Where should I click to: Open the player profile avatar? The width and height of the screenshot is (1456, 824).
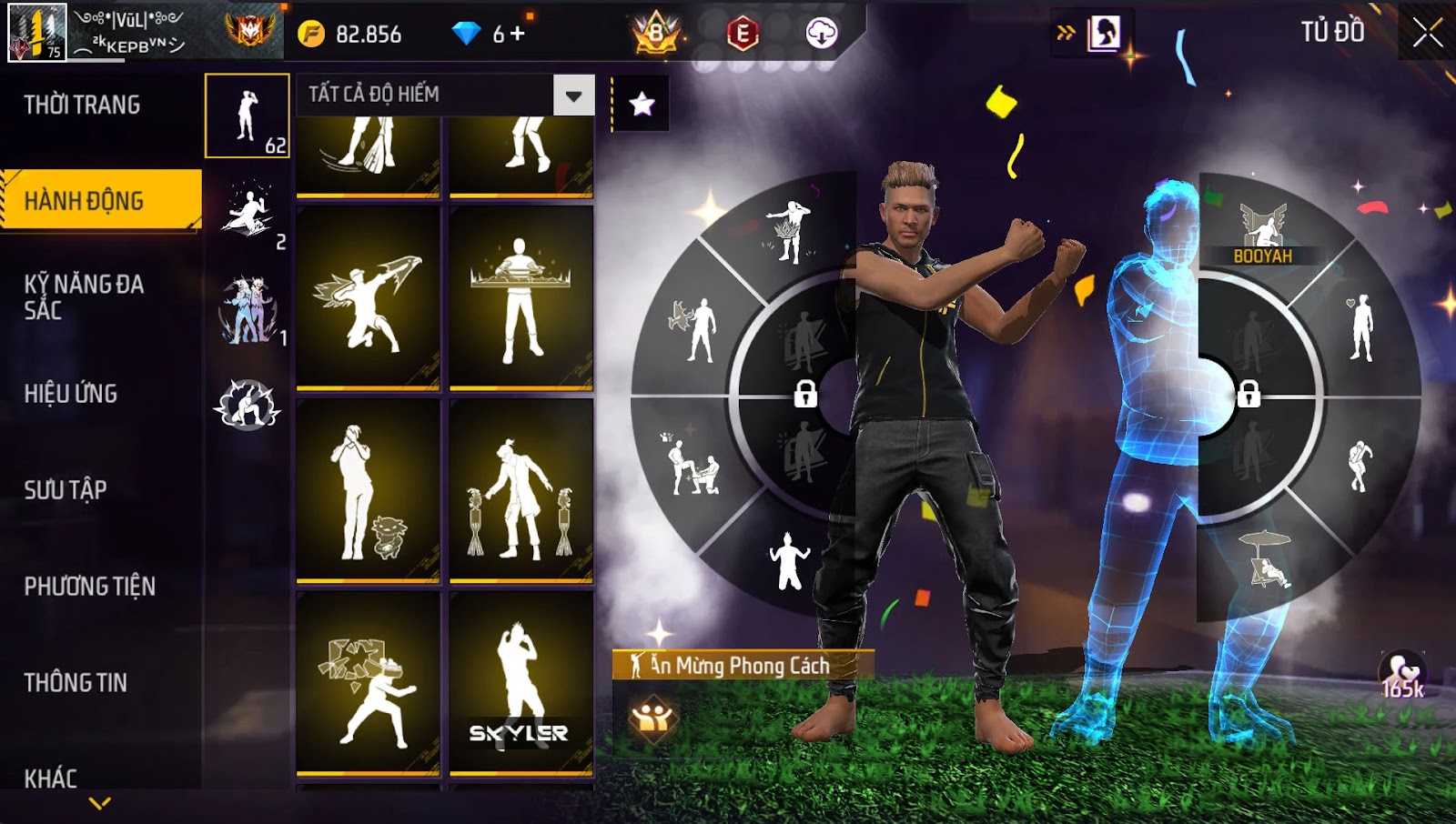click(37, 33)
